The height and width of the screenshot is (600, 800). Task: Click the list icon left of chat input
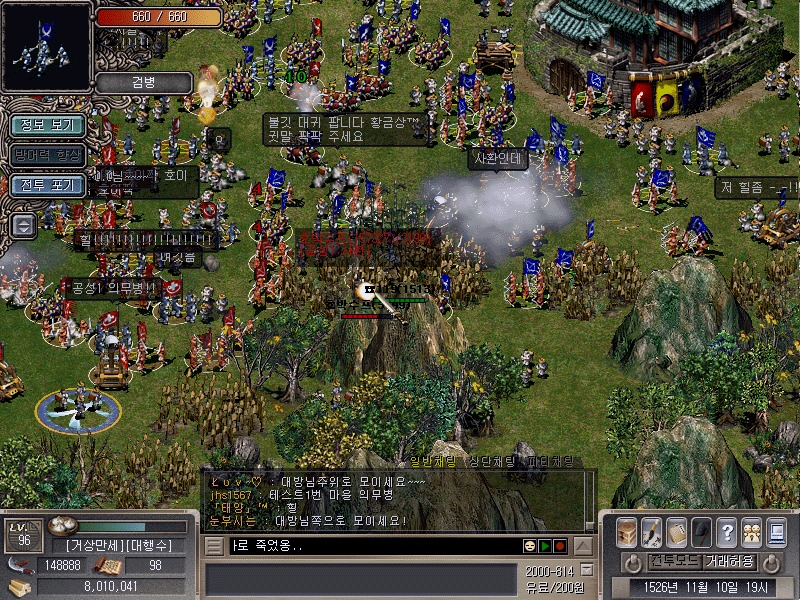tap(214, 546)
